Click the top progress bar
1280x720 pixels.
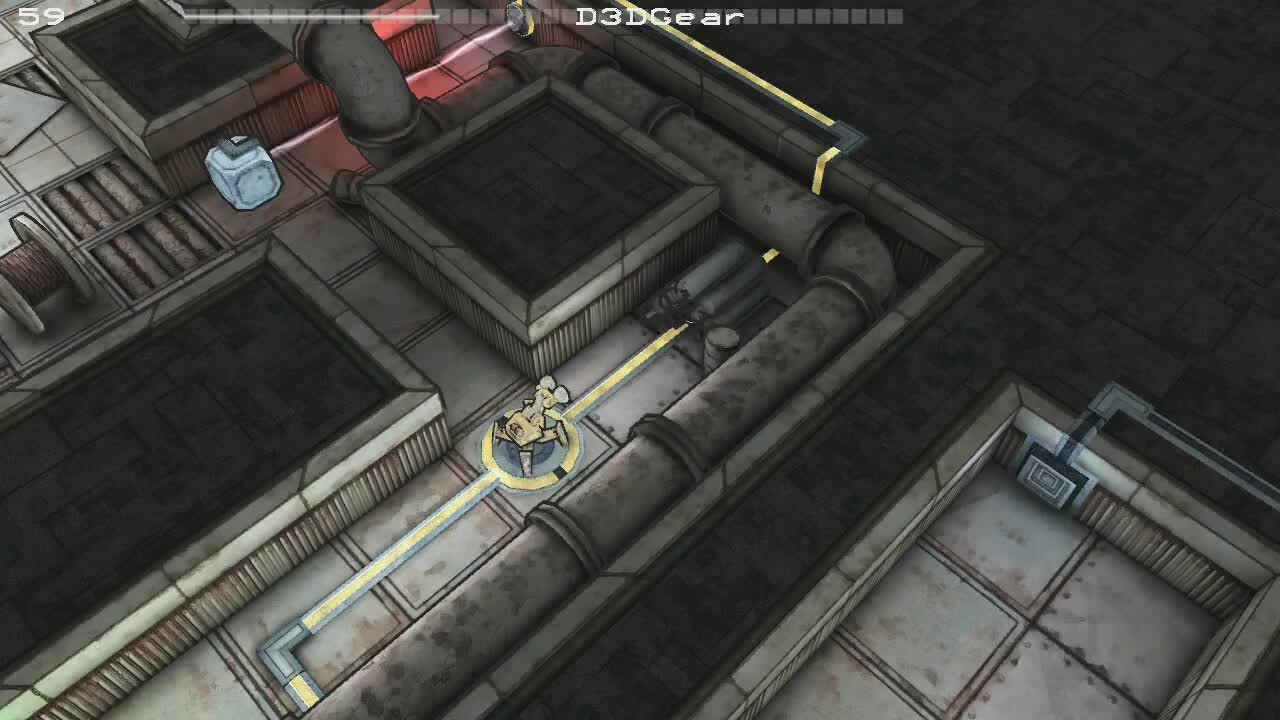tap(310, 15)
